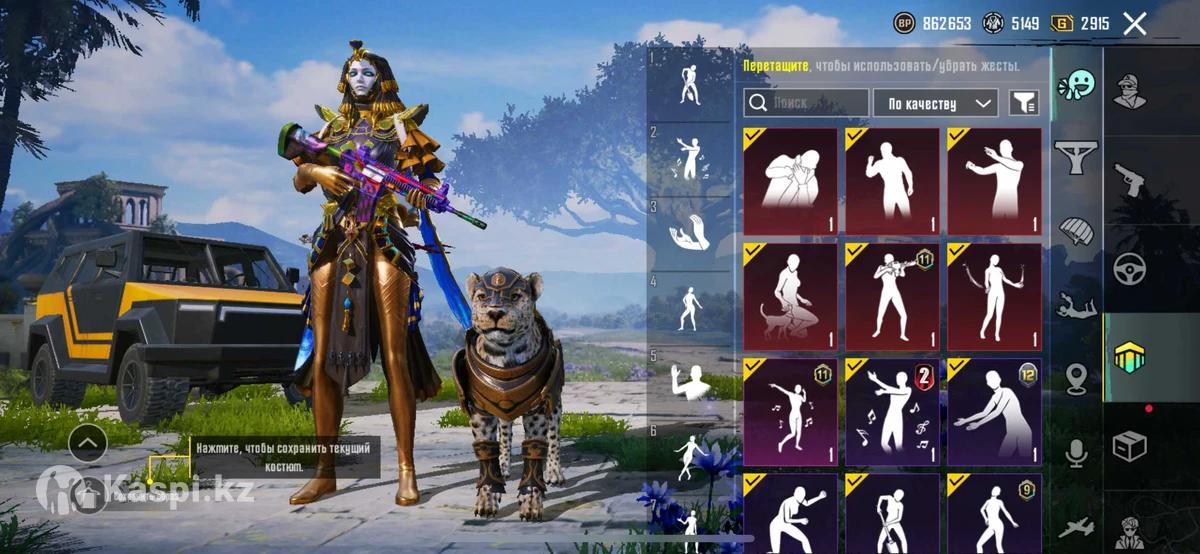The image size is (1200, 554).
Task: Expand the up-arrow button beside the character
Action: pos(88,440)
